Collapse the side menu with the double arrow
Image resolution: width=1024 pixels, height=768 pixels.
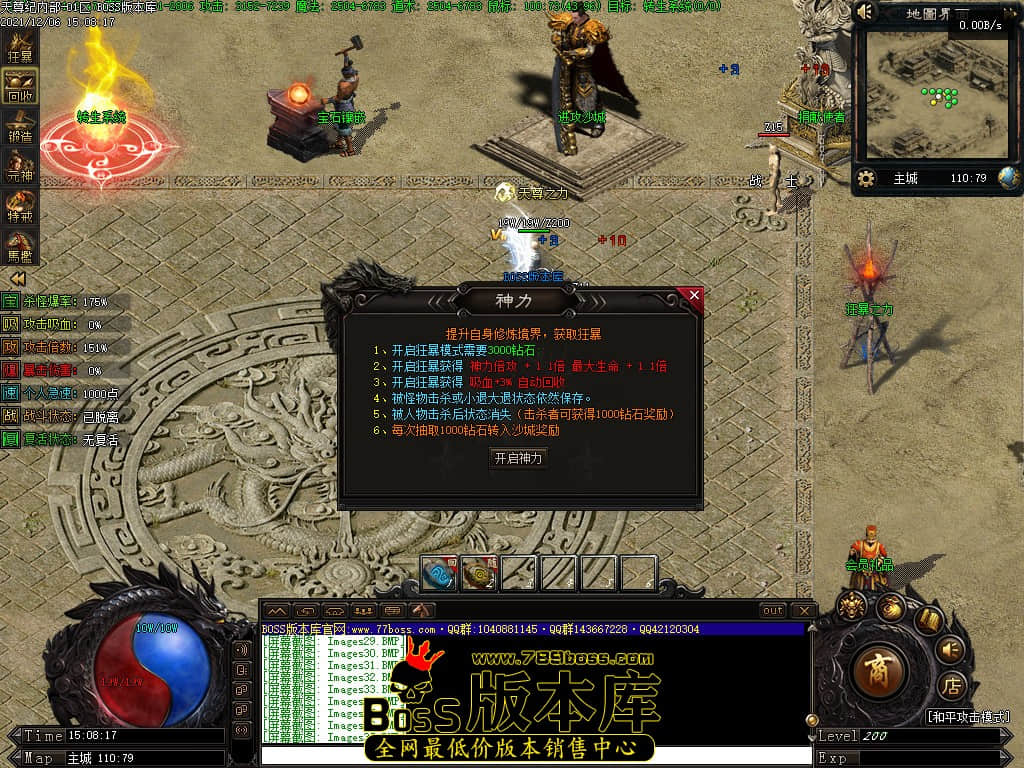tap(17, 278)
